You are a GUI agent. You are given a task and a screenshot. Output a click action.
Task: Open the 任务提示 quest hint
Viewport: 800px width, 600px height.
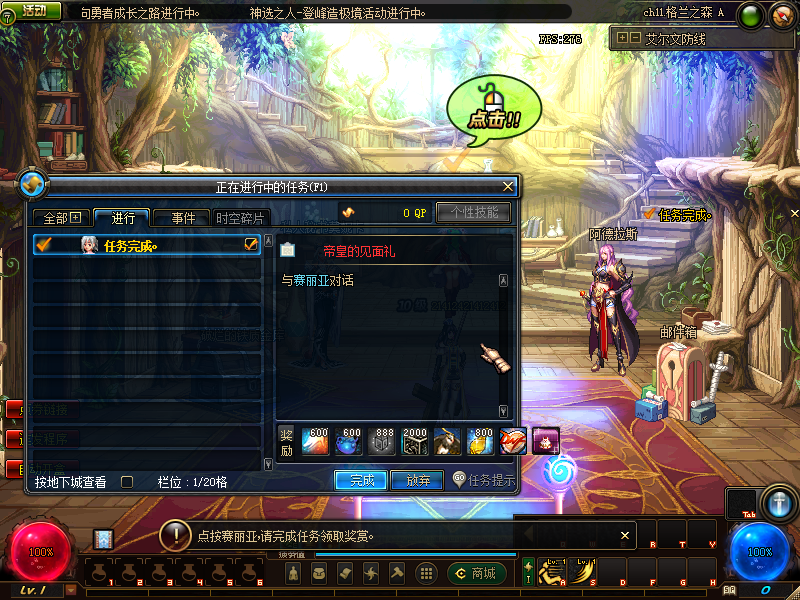pos(484,480)
